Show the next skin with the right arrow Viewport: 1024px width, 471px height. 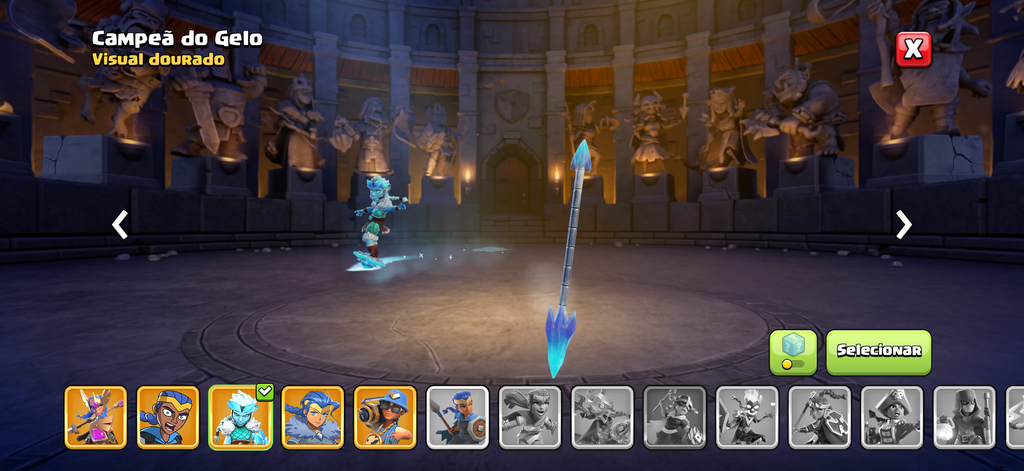[904, 225]
